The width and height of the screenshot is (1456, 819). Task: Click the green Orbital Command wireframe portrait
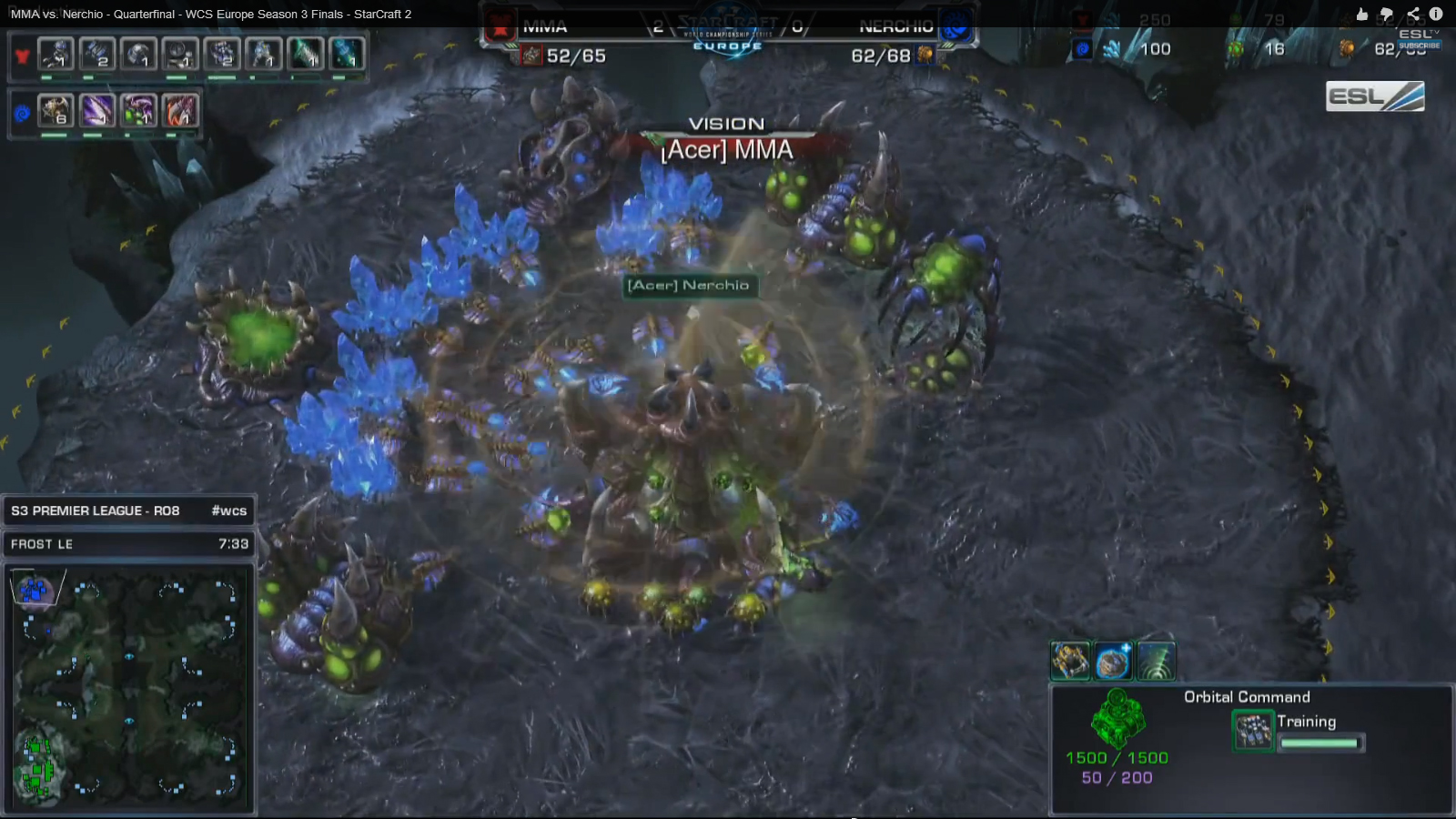pyautogui.click(x=1117, y=719)
